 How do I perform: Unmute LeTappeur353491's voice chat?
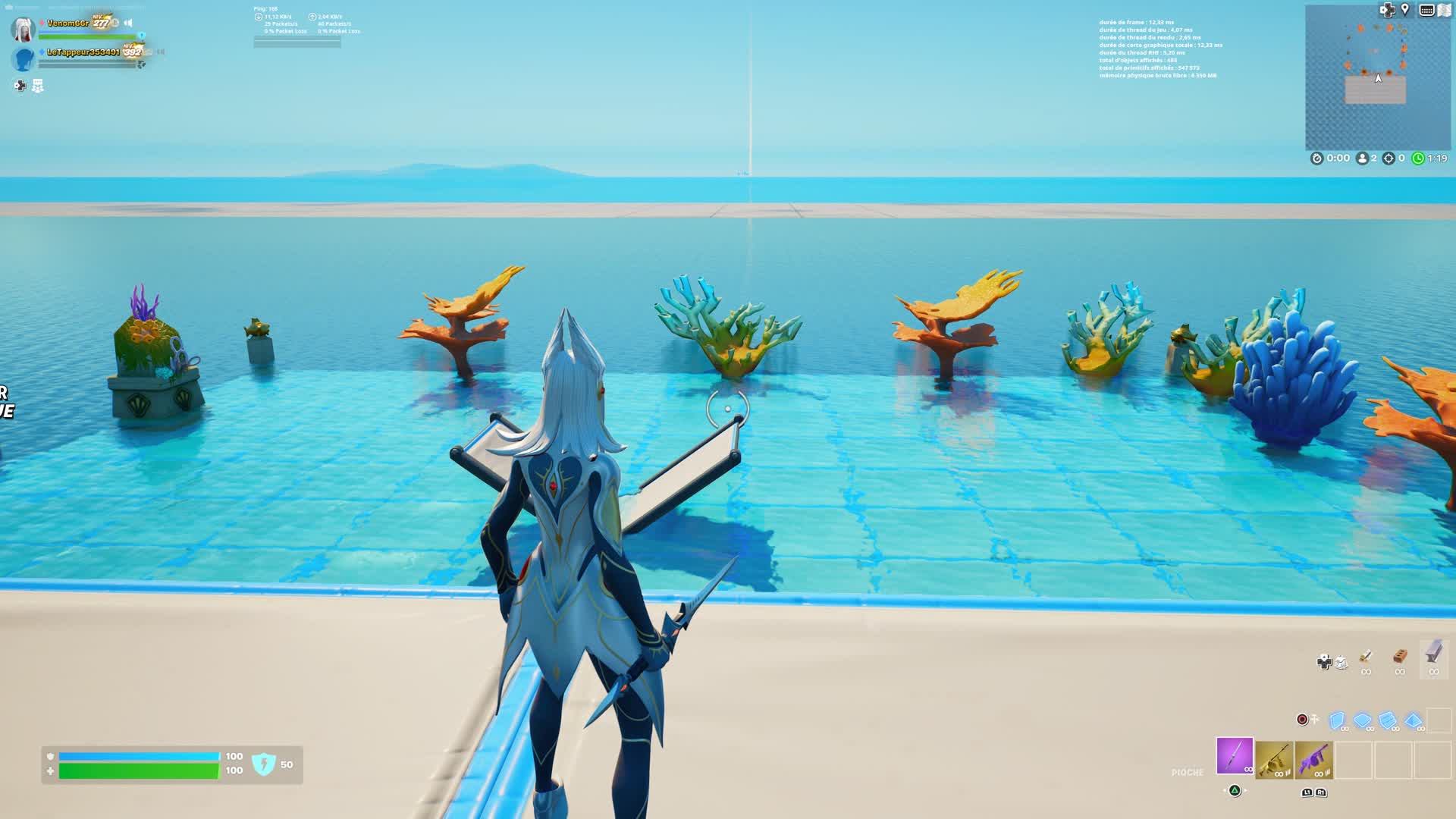(x=159, y=52)
